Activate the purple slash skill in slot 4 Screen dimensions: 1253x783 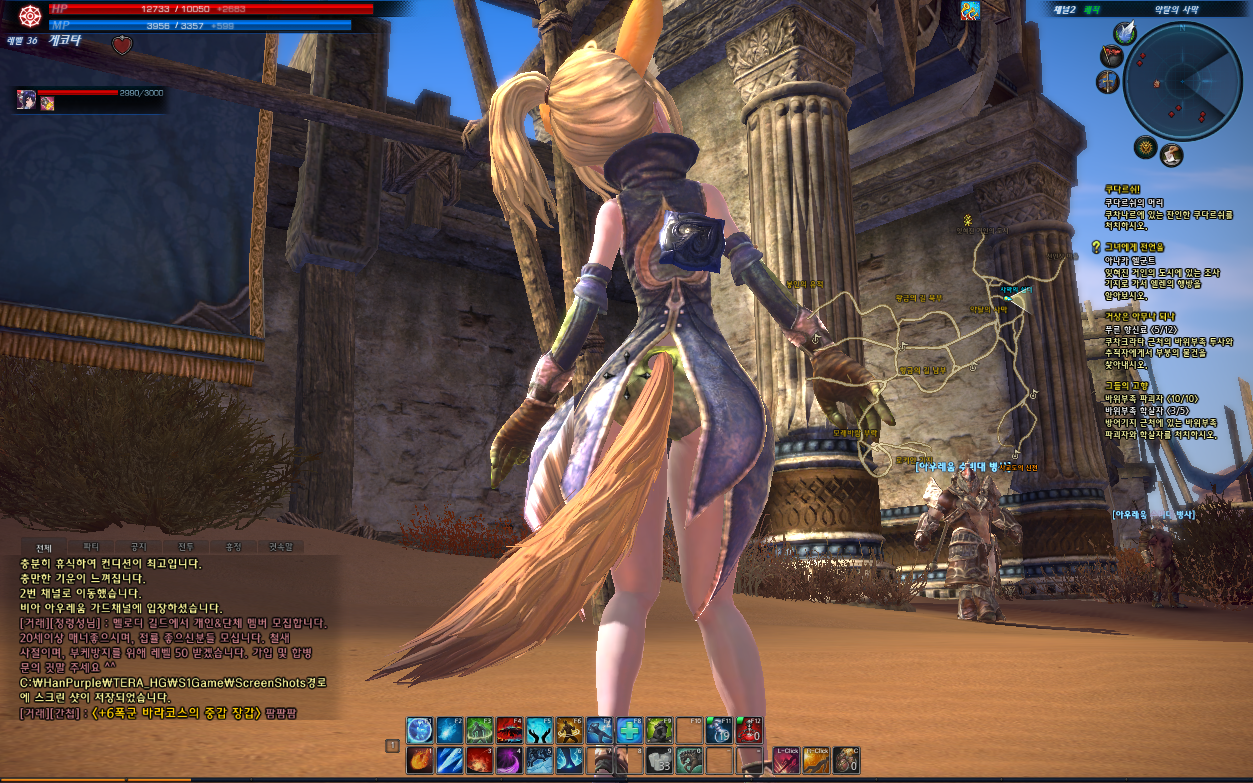(509, 759)
